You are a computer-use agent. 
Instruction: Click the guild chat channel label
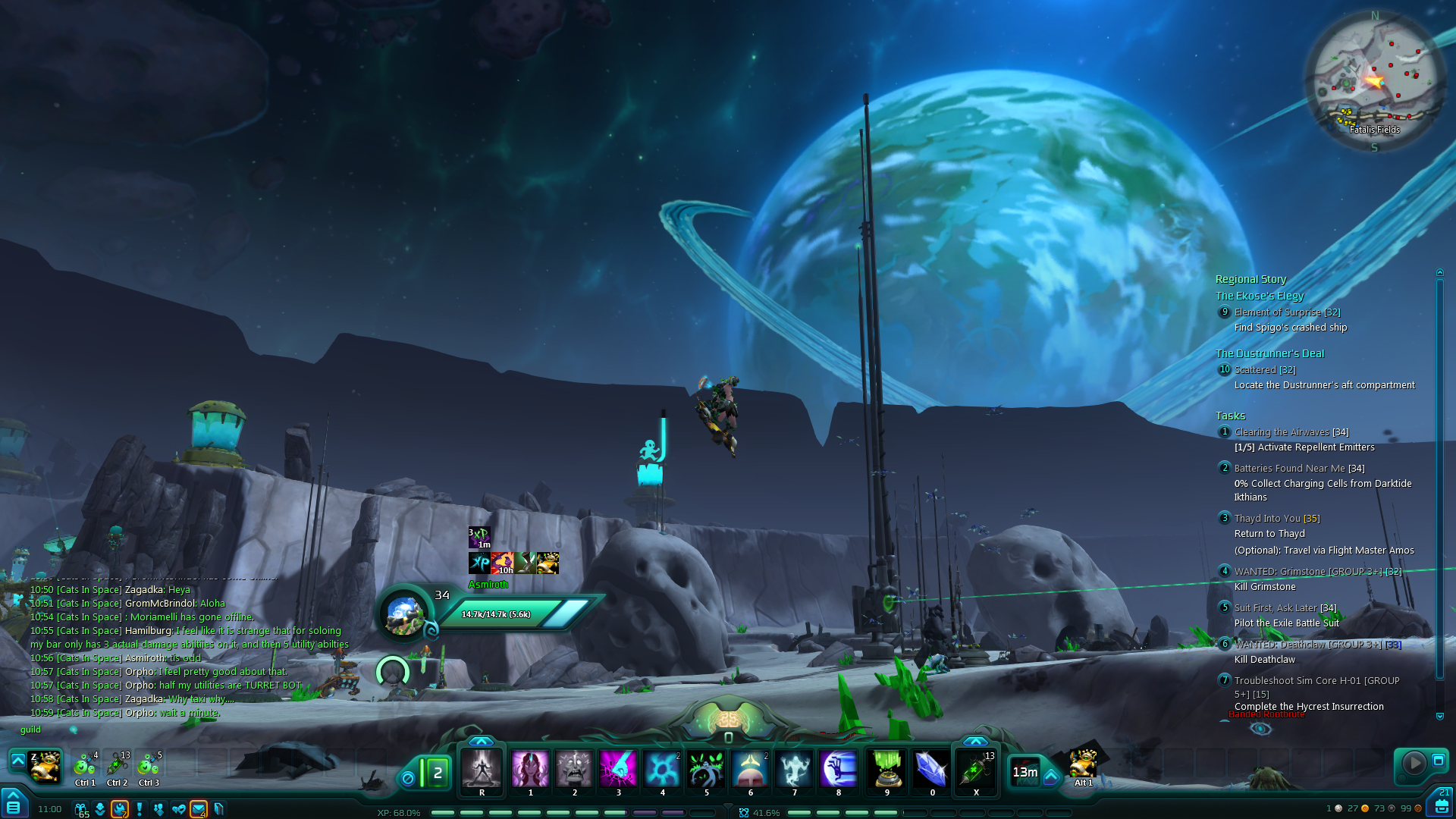click(x=30, y=730)
